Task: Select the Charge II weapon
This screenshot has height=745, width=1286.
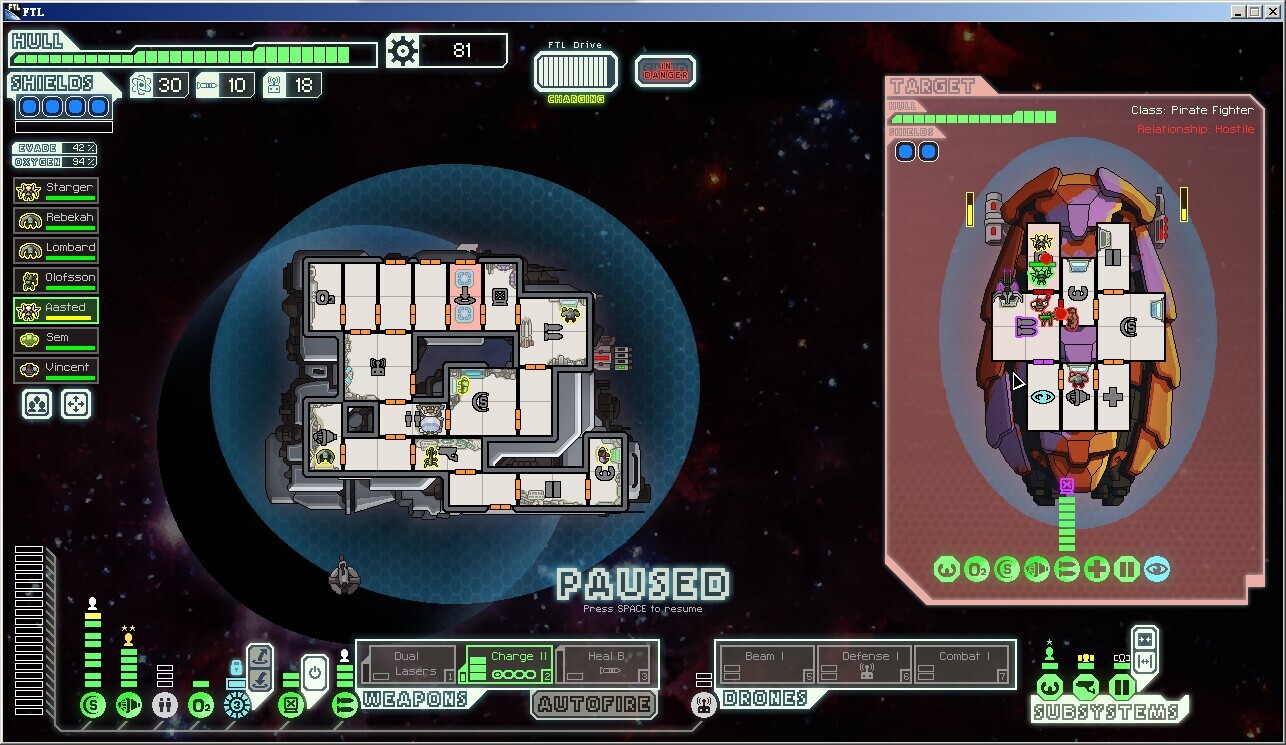Action: pyautogui.click(x=509, y=664)
